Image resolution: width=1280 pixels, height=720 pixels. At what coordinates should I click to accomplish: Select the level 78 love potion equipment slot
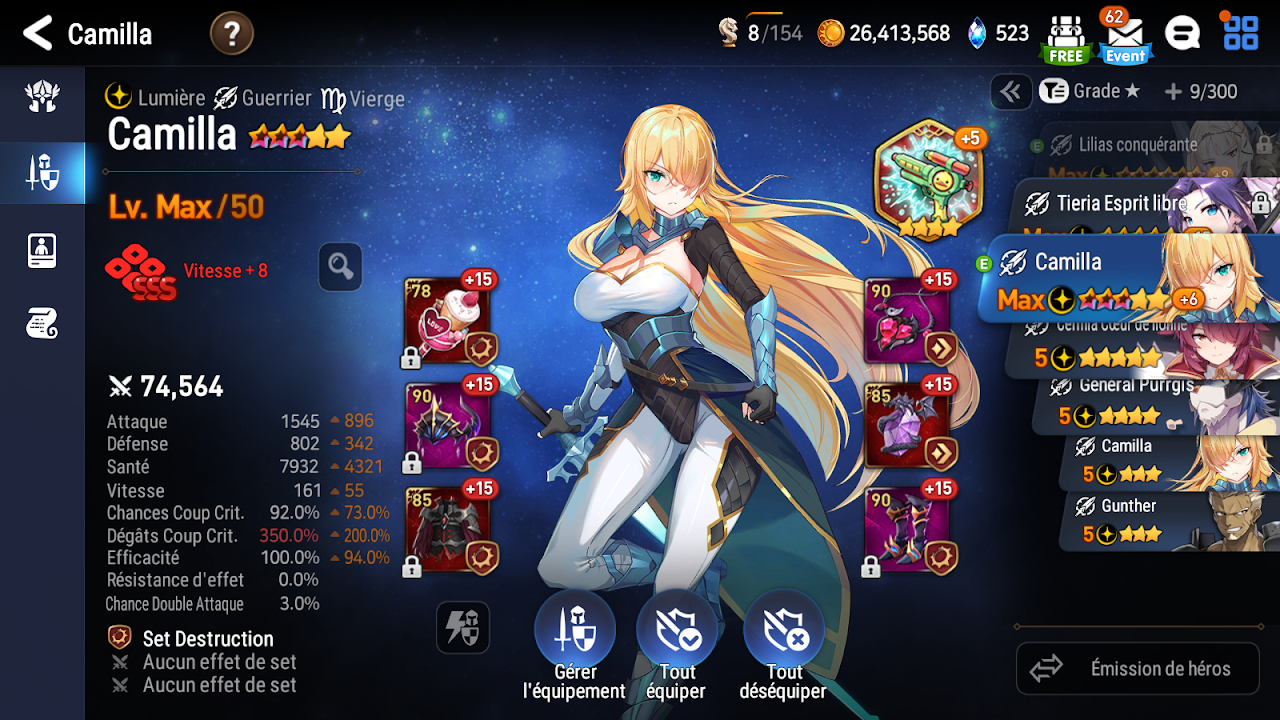(447, 320)
